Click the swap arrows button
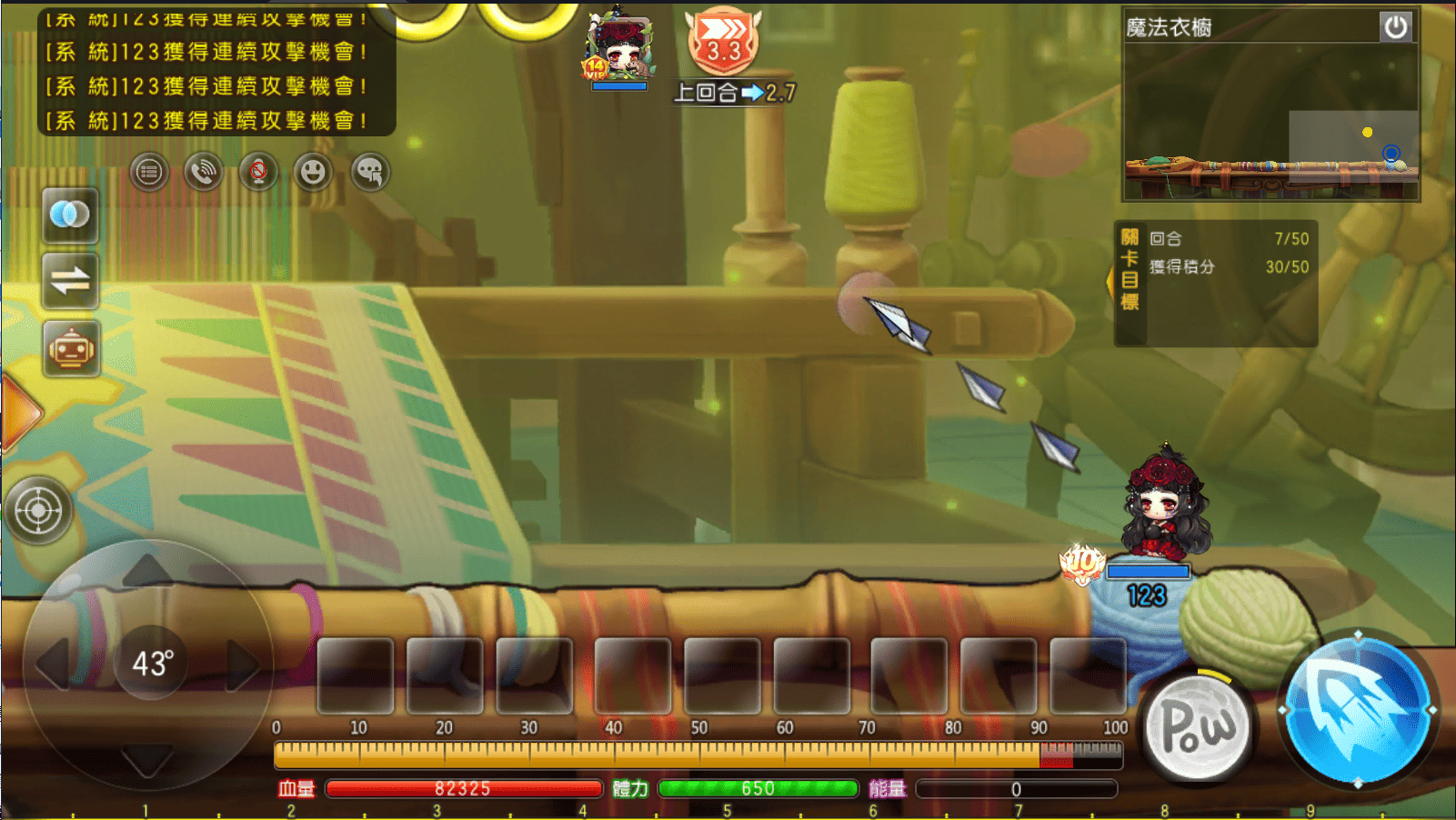 pos(70,281)
